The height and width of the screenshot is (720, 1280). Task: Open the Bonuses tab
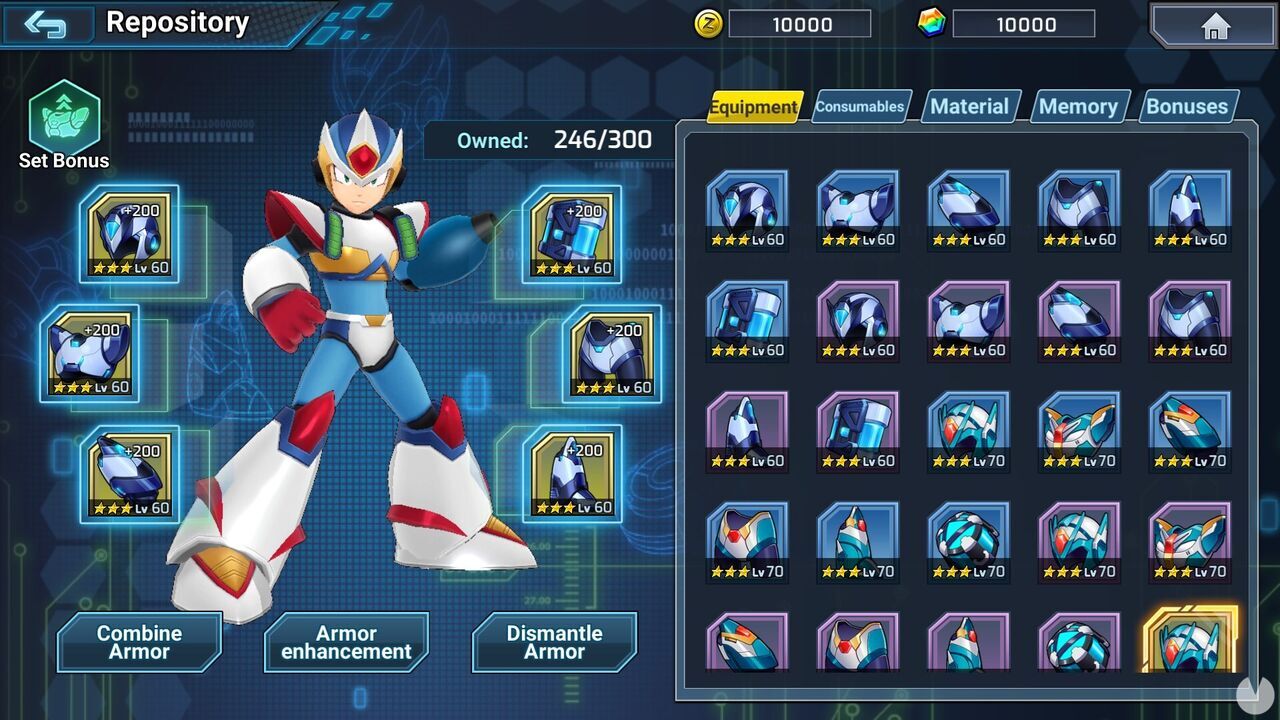(1187, 105)
